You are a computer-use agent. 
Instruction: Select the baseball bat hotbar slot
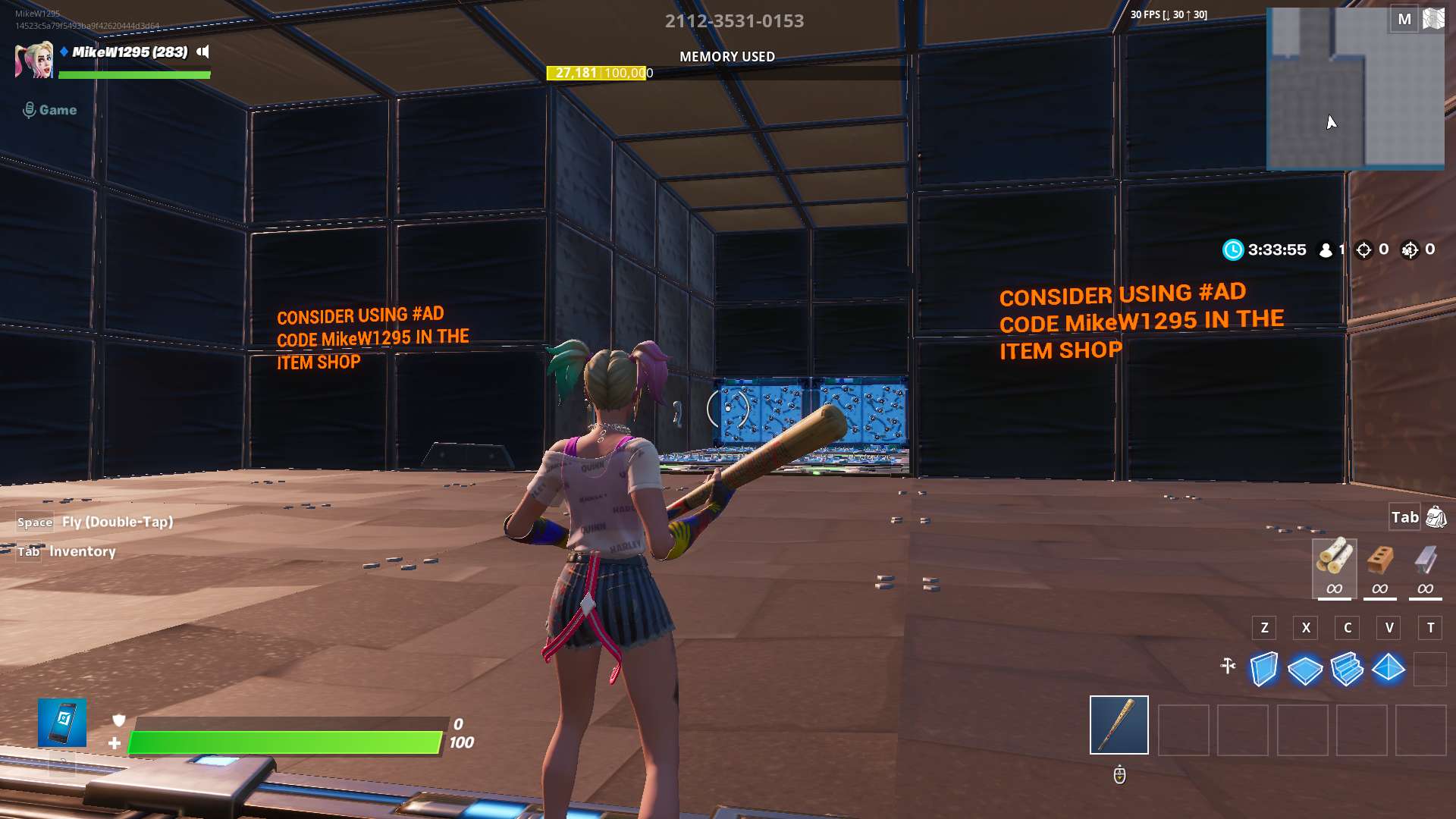point(1119,726)
